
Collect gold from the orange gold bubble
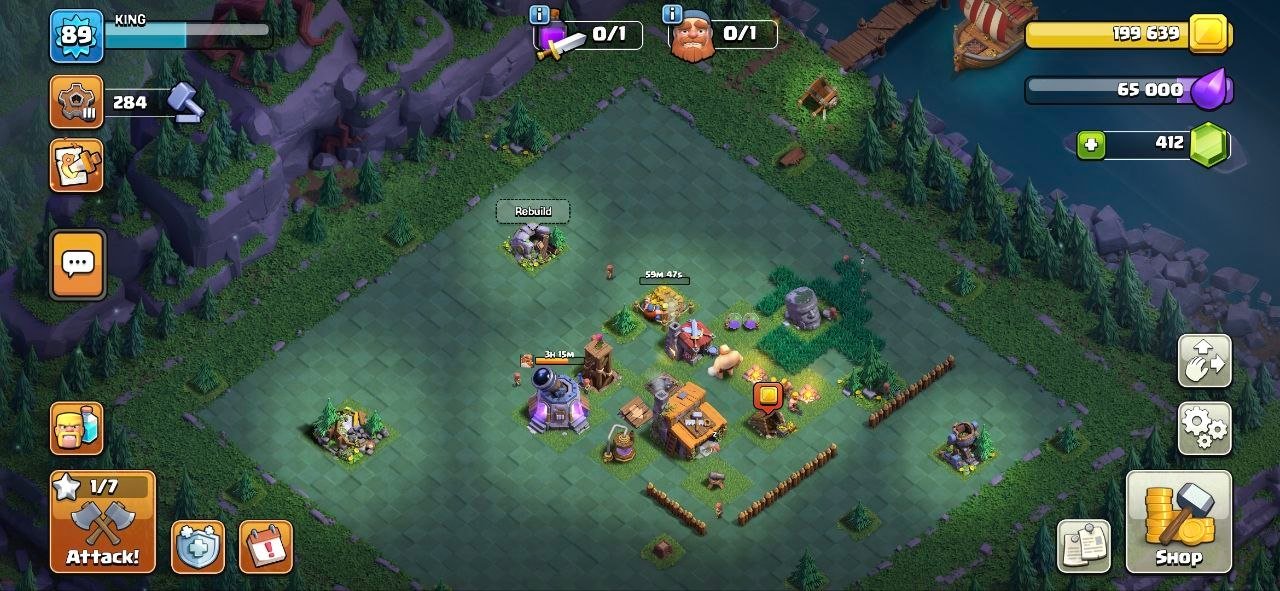pos(767,397)
